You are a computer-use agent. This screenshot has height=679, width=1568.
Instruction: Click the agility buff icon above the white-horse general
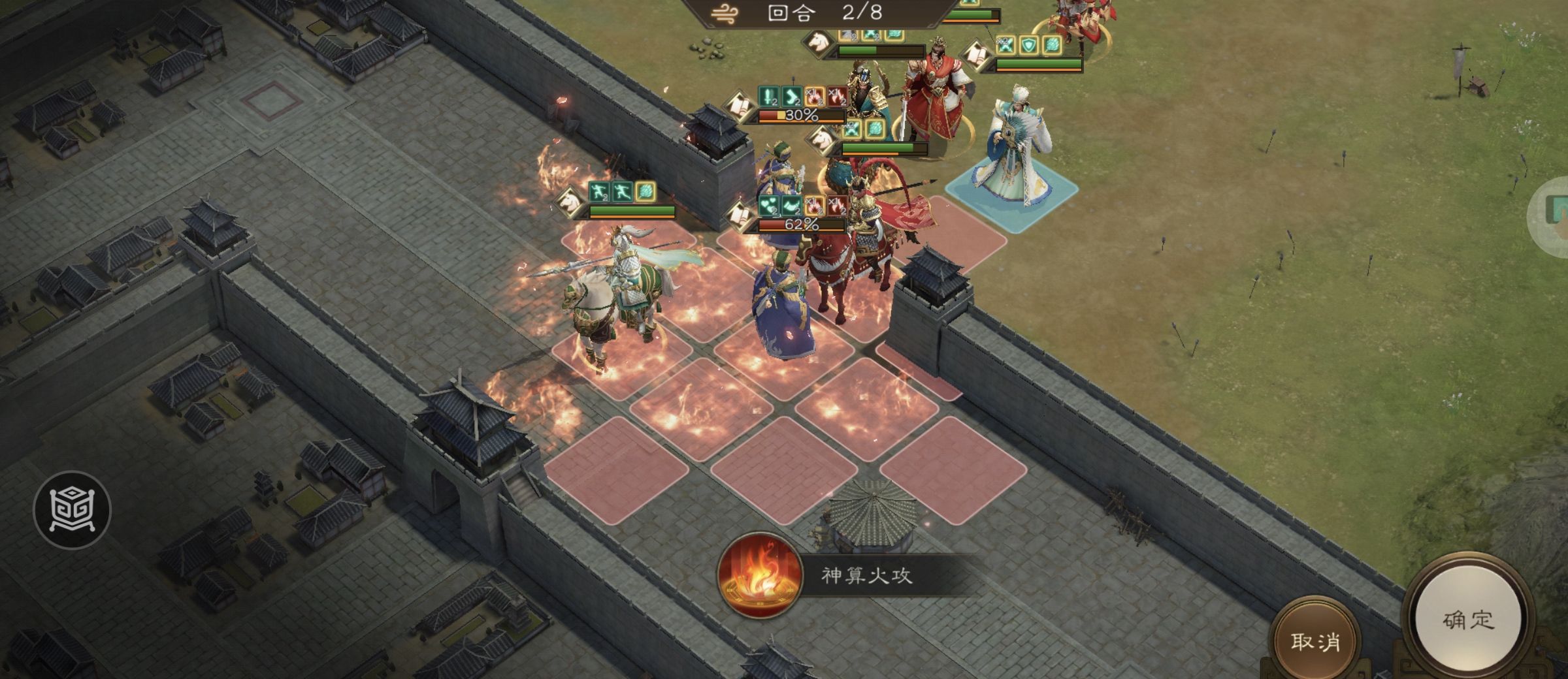[599, 192]
